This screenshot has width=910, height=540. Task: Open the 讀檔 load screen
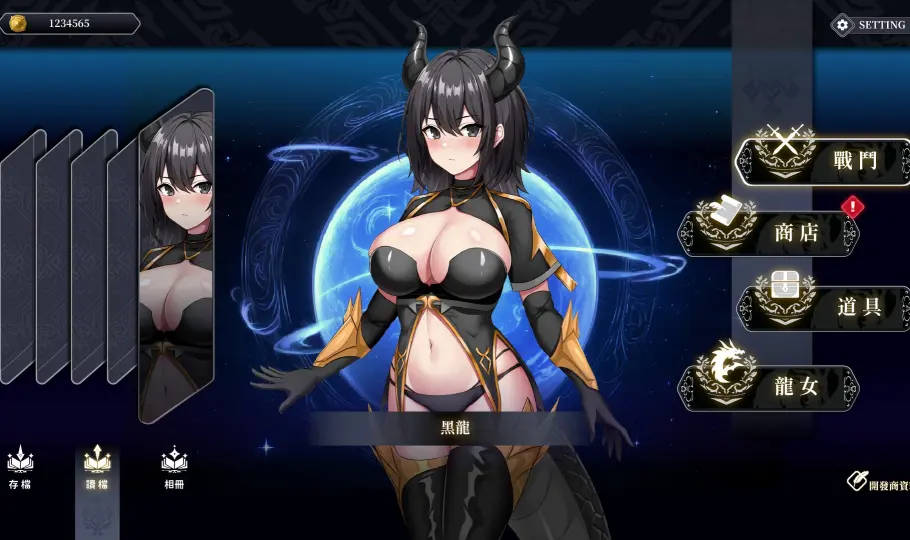(x=97, y=468)
